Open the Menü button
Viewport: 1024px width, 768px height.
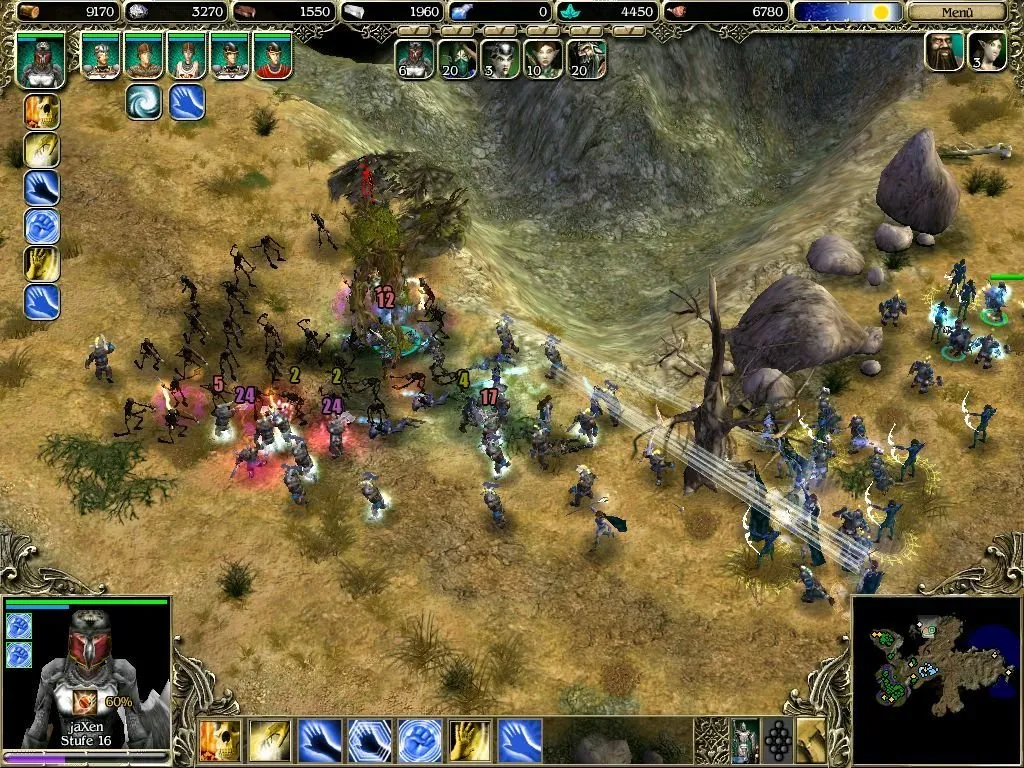point(955,12)
